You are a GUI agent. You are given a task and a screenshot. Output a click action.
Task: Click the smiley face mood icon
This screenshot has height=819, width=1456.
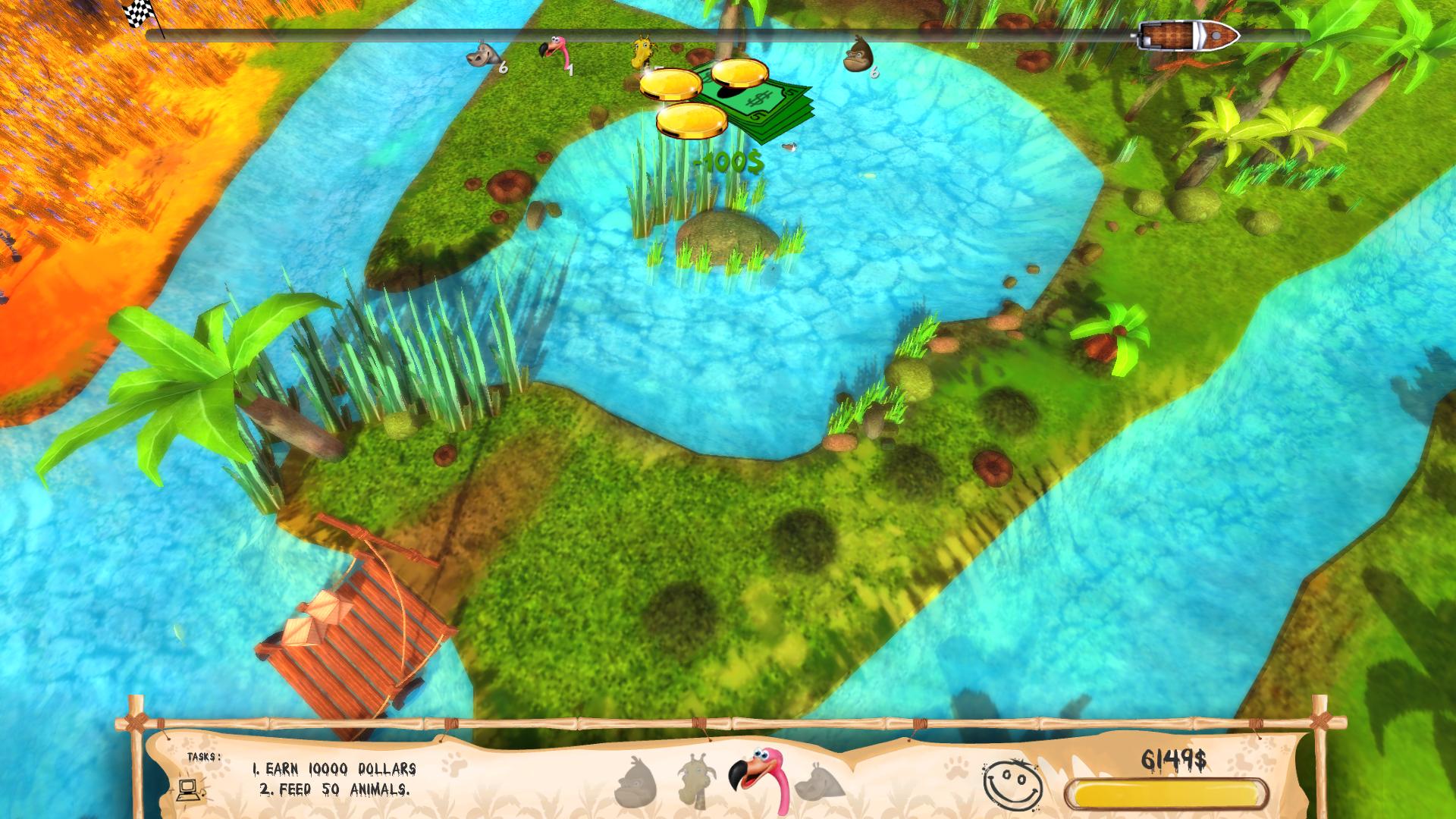coord(1012,784)
